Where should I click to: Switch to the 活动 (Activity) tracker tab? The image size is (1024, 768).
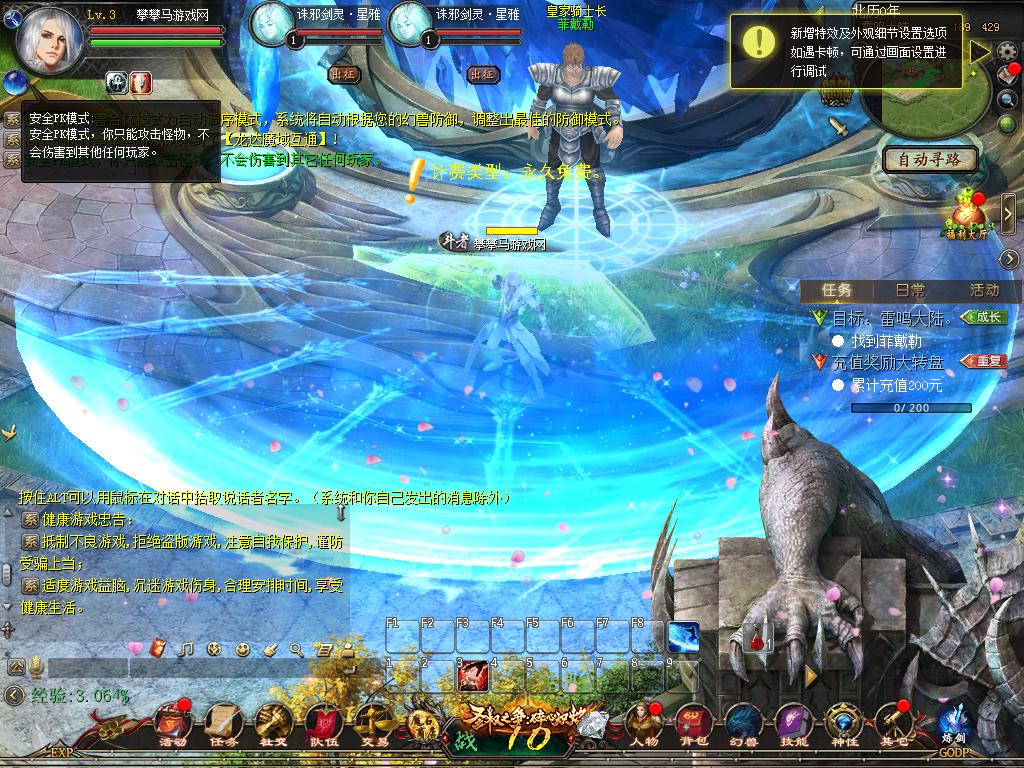[984, 290]
